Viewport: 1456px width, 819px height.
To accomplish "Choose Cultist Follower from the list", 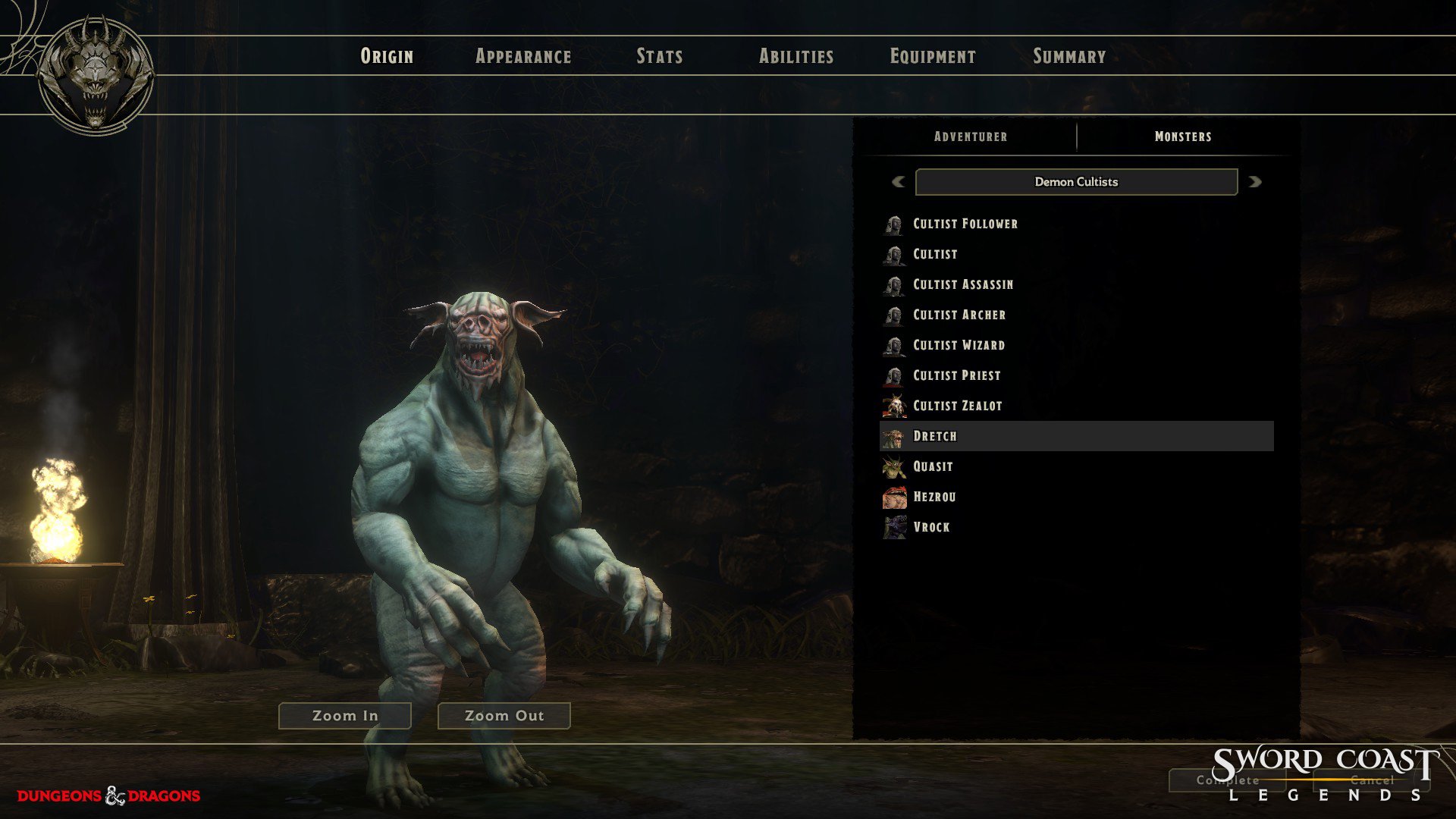I will 965,224.
